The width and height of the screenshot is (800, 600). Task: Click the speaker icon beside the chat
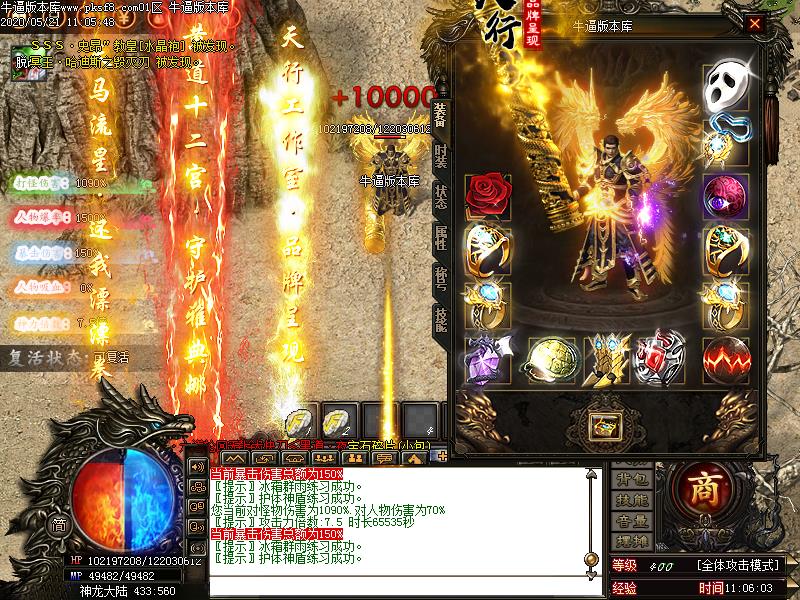pos(196,466)
